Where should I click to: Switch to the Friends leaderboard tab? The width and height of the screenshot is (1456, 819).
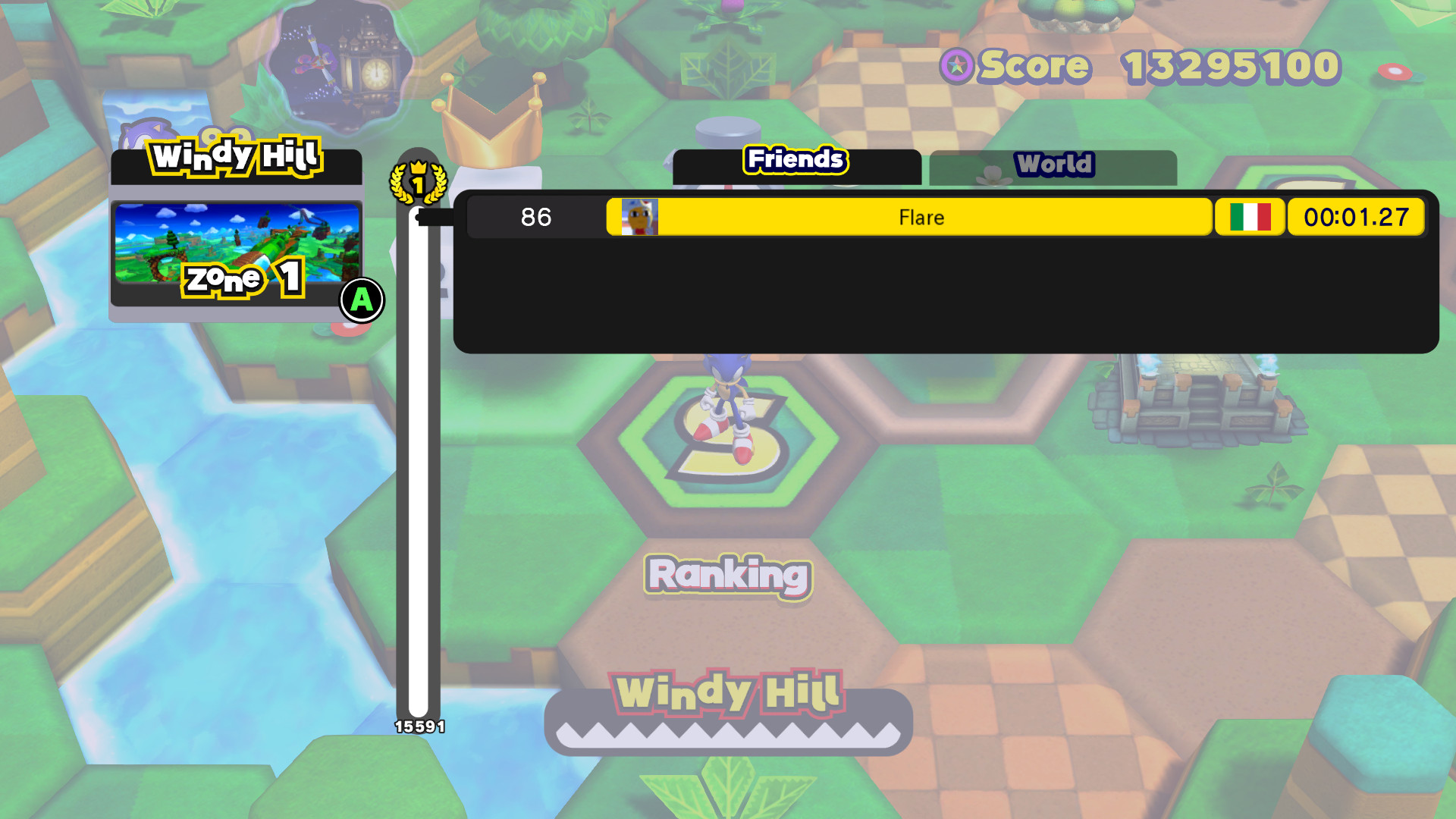point(794,161)
